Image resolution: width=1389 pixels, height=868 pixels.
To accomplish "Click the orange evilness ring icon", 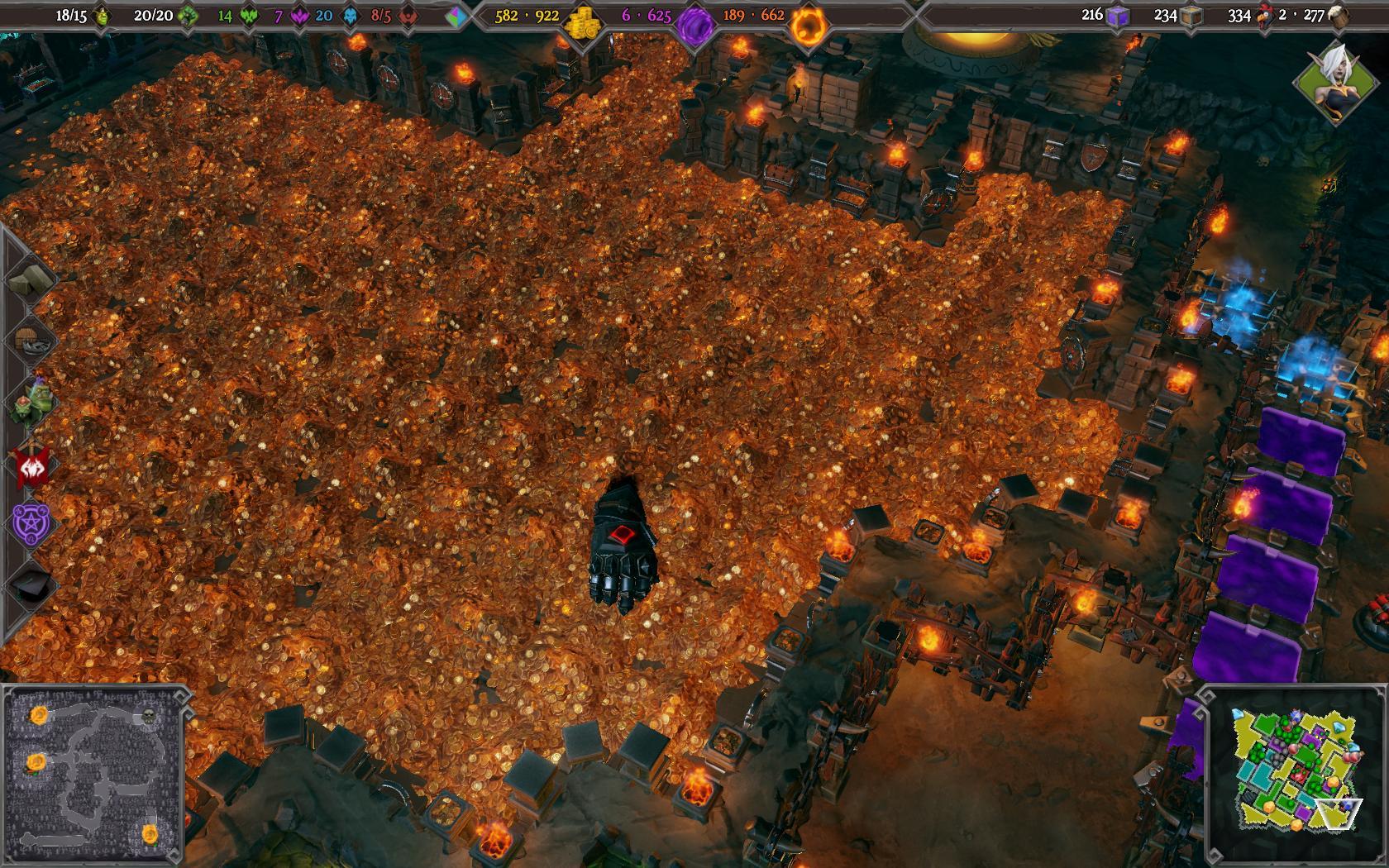I will 806,25.
